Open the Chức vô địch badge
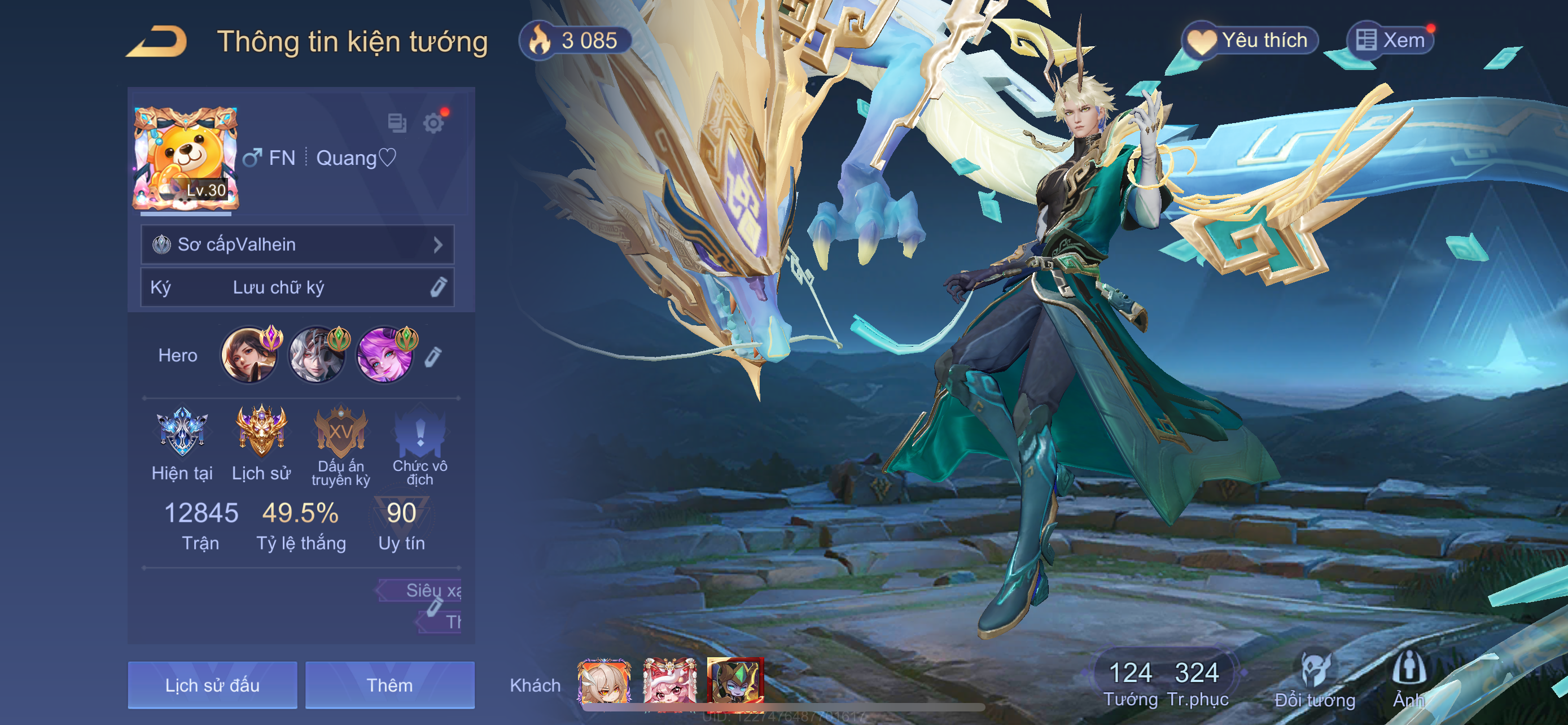Viewport: 1568px width, 725px height. click(420, 433)
